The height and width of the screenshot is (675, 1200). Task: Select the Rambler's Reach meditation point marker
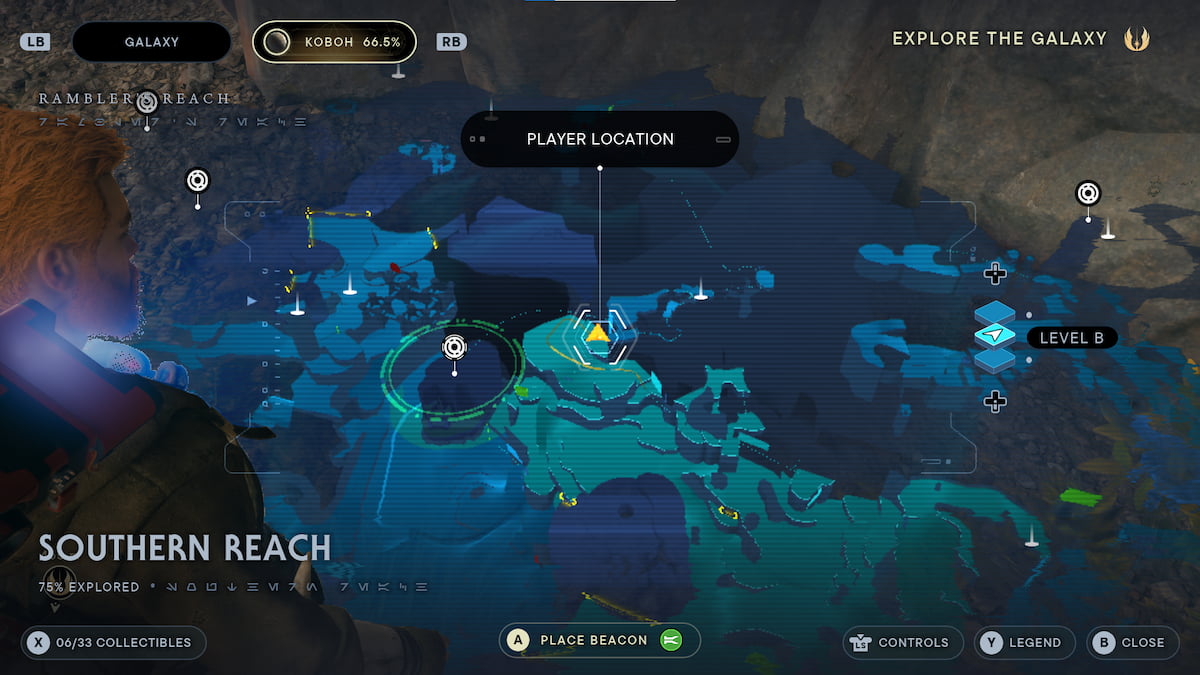[147, 101]
